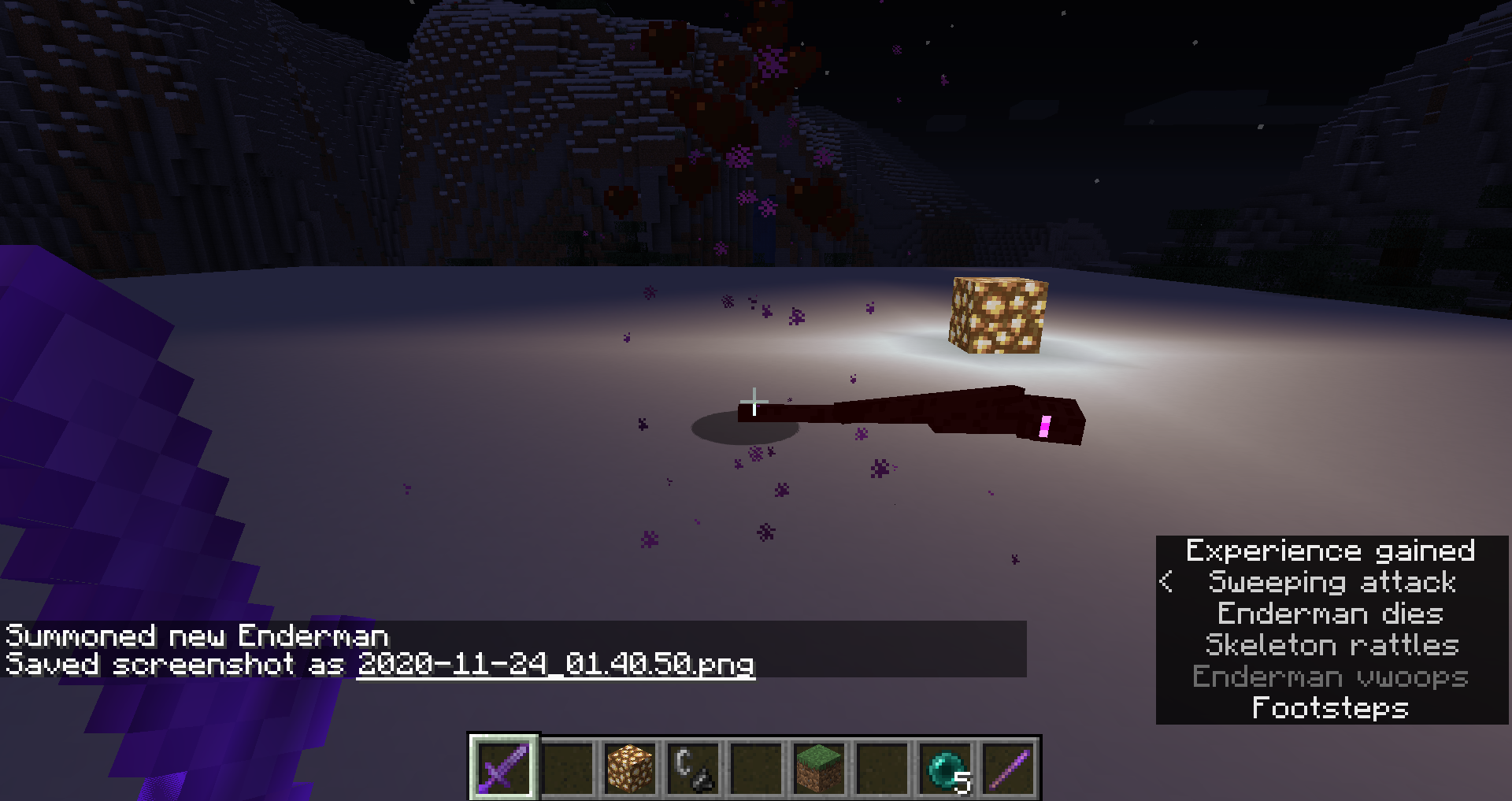This screenshot has height=801, width=1512.
Task: Select the enchanted sword hotbar slot
Action: tap(504, 768)
